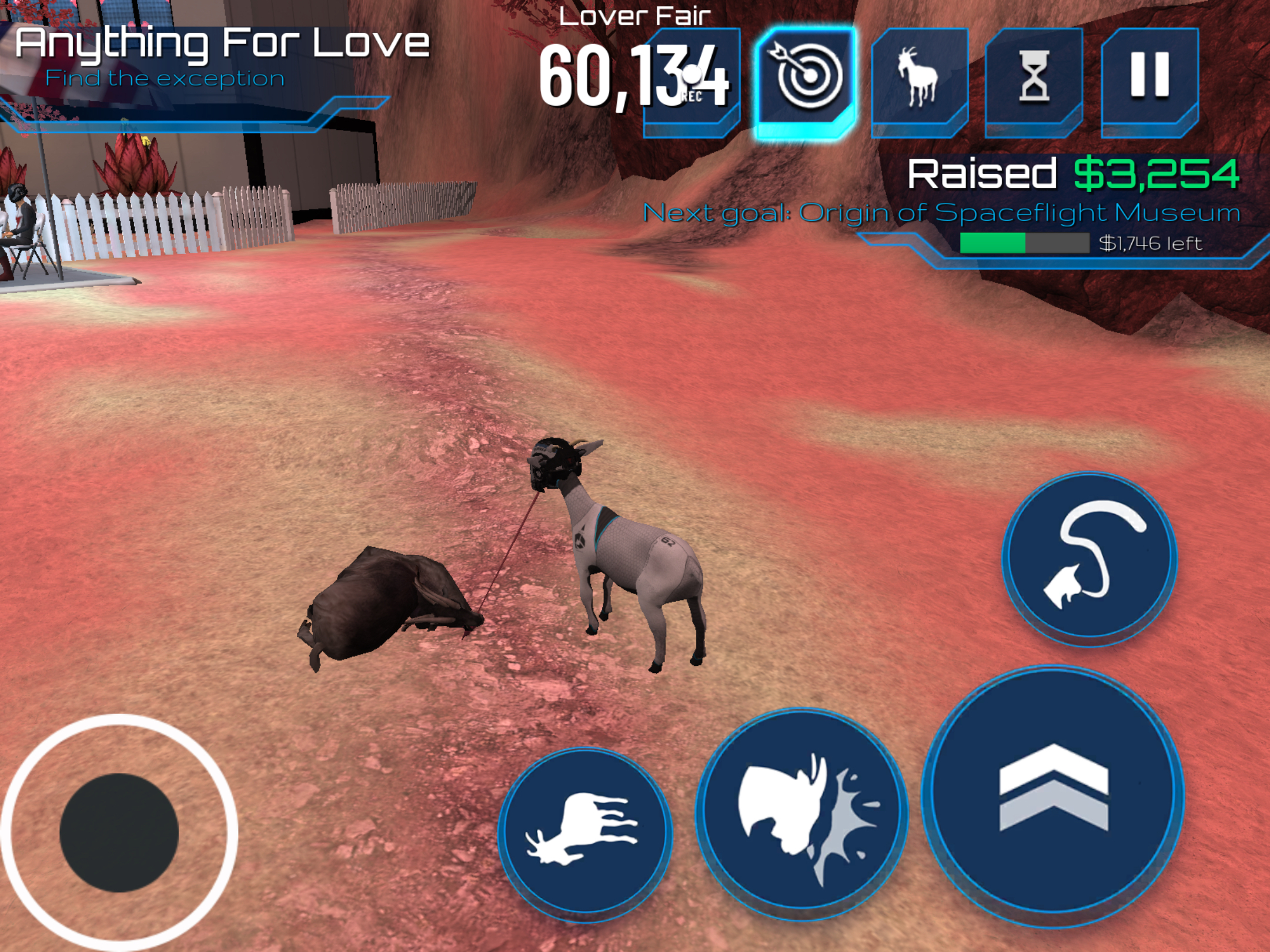1270x952 pixels.
Task: Open the quests target icon
Action: [806, 79]
